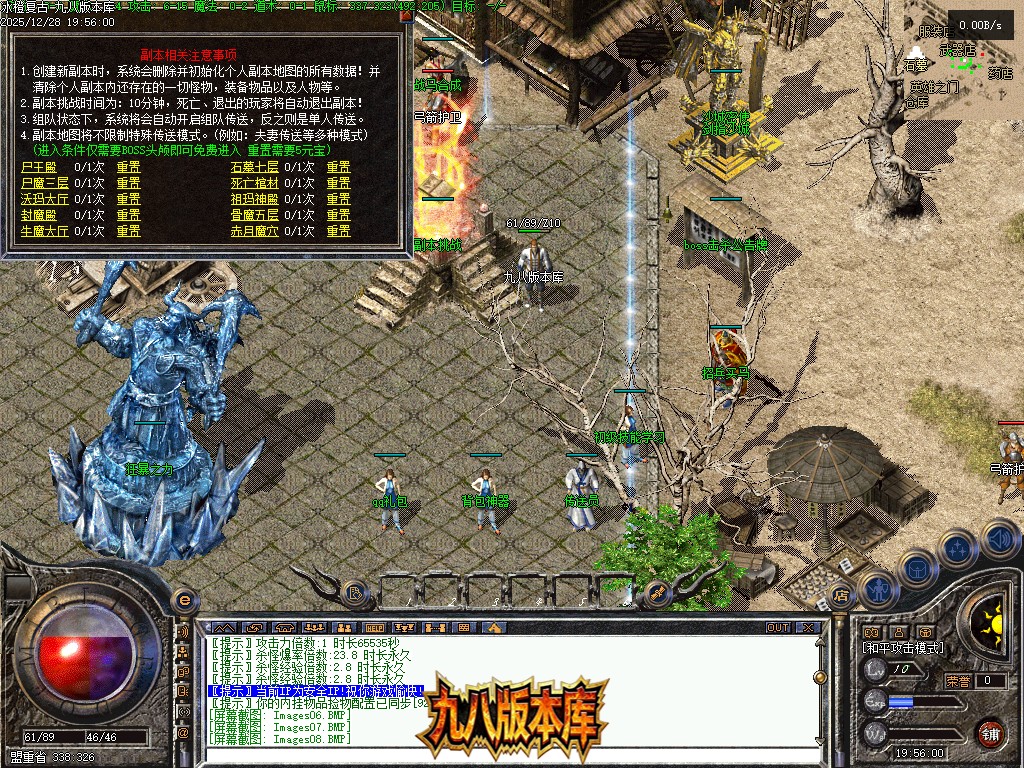Select the 石墓七层 dungeon link

click(255, 167)
